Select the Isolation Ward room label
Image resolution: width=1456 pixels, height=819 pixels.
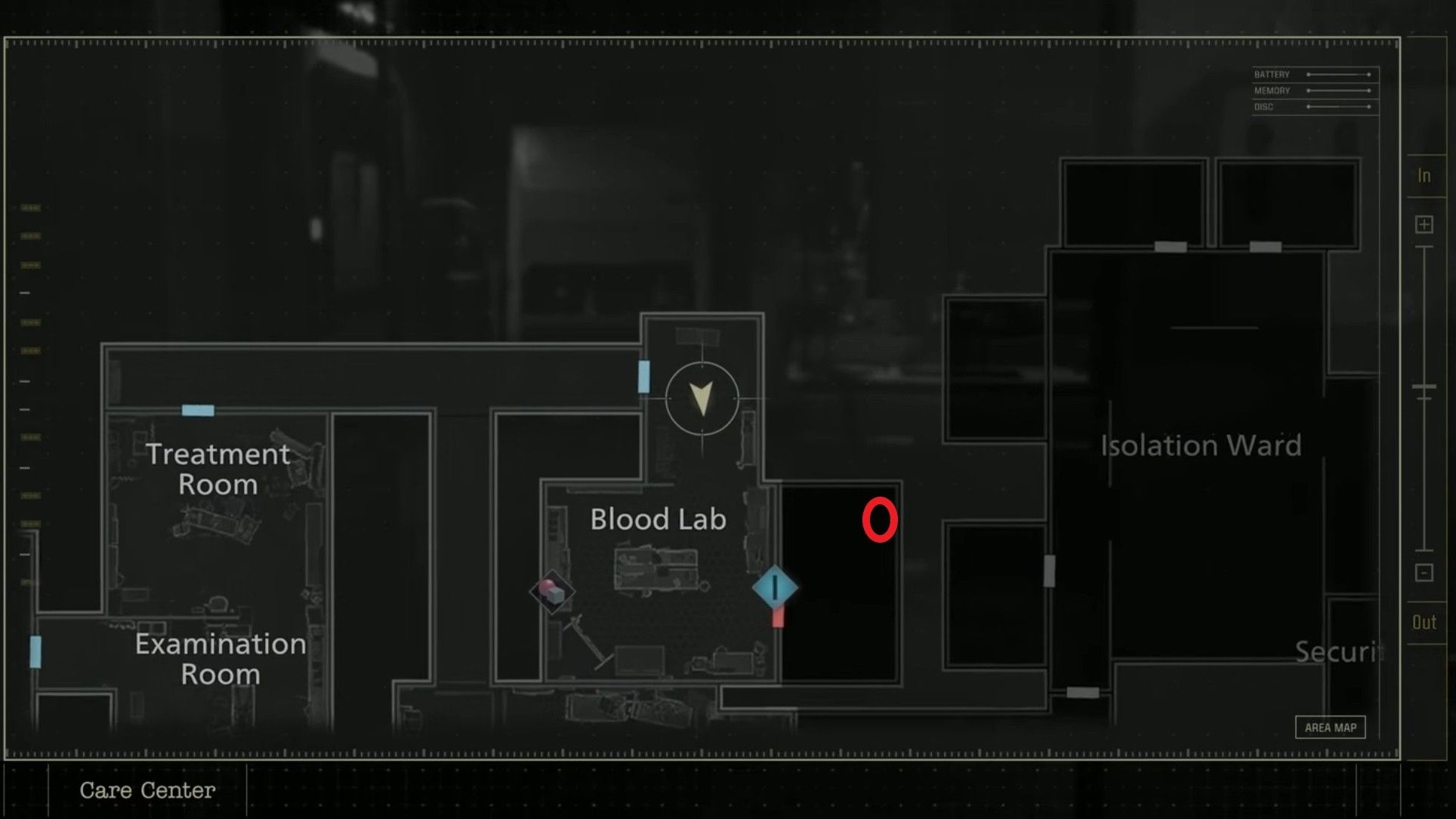[1199, 445]
